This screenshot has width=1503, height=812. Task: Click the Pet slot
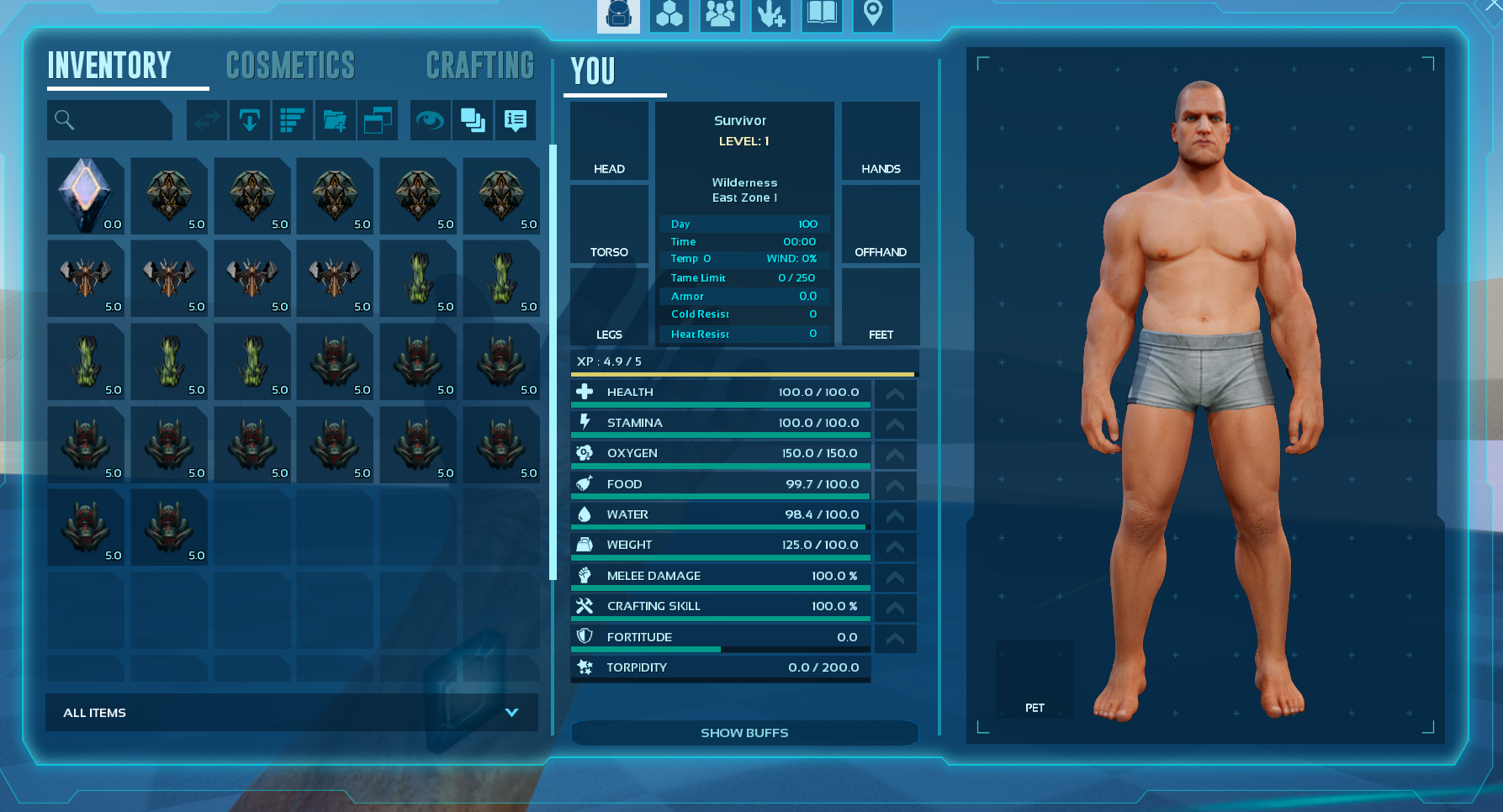point(1035,679)
